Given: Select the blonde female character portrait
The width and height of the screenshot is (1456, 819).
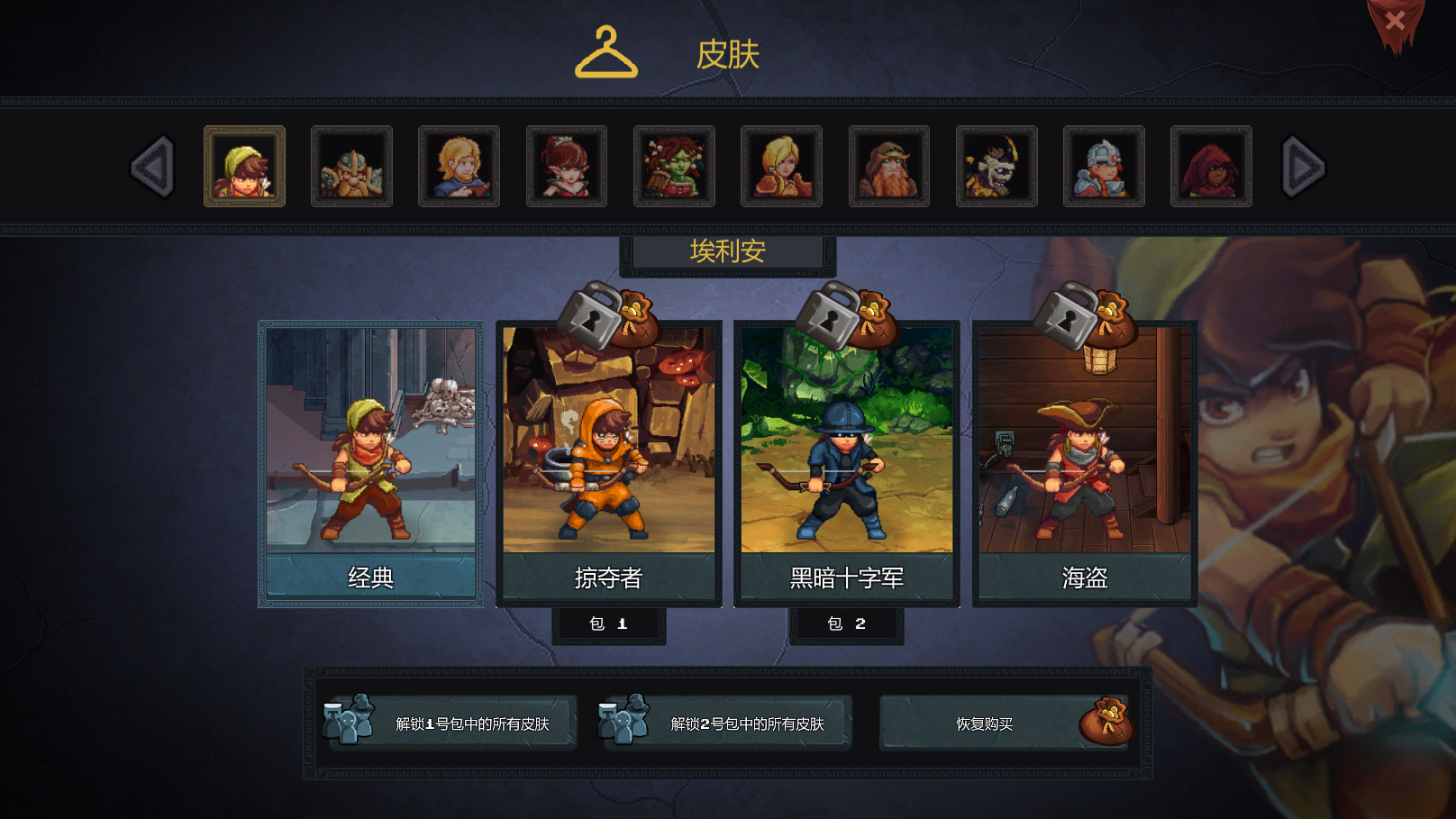Looking at the screenshot, I should 781,168.
